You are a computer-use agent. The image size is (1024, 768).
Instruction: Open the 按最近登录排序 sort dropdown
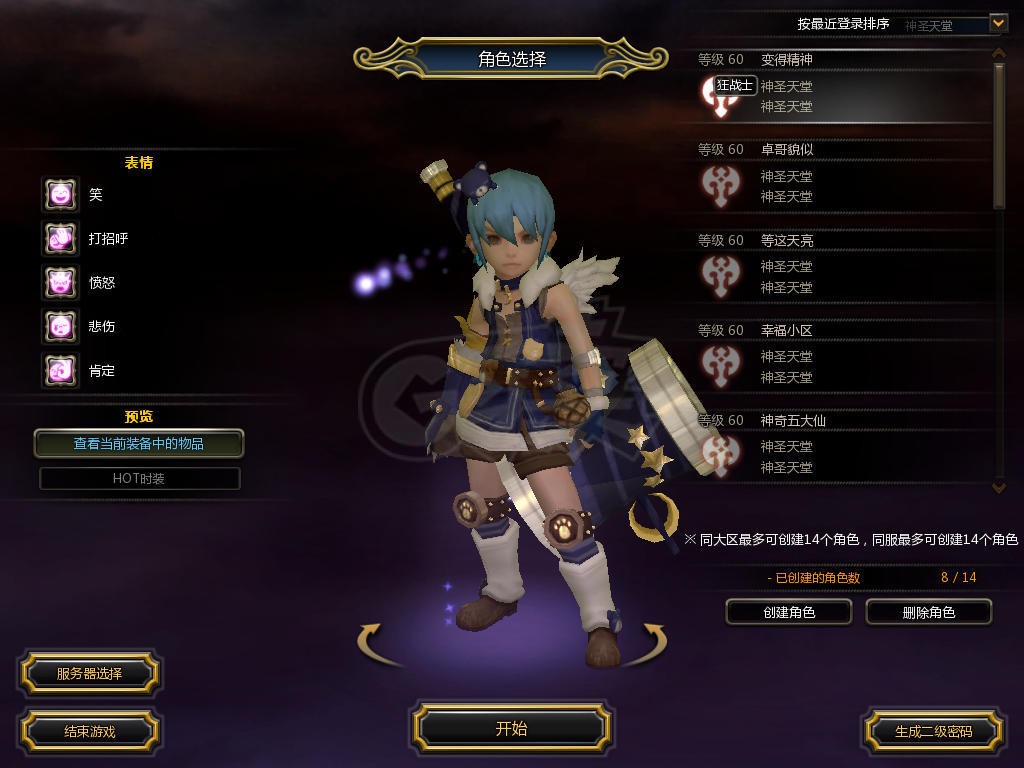(997, 22)
